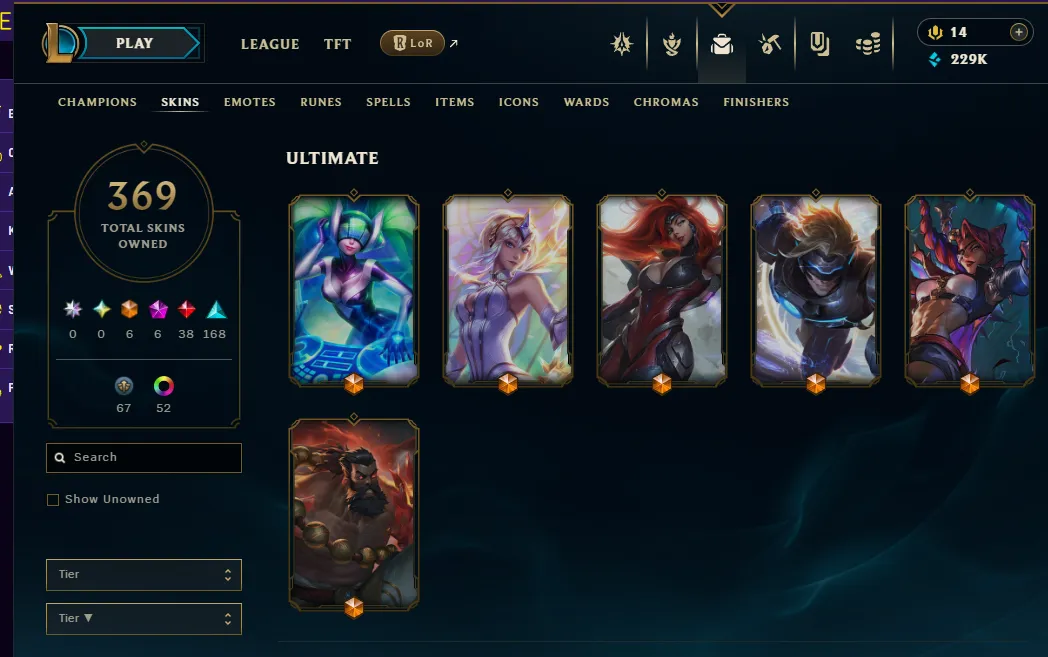Viewport: 1048px width, 657px height.
Task: Choose the Elementalist Lux skin card
Action: tap(508, 290)
